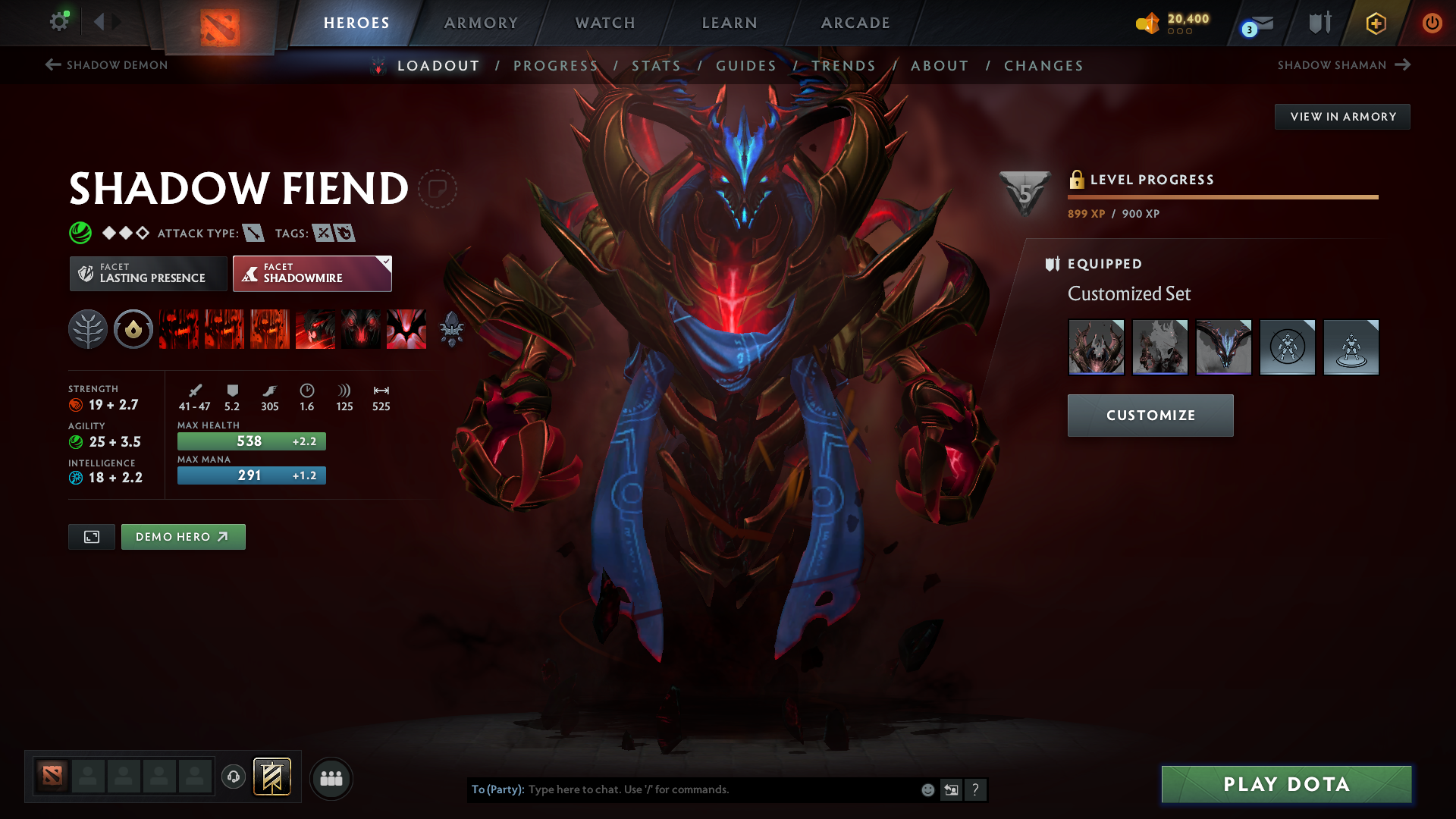Open the Arcade tab
Viewport: 1456px width, 819px height.
pyautogui.click(x=855, y=23)
